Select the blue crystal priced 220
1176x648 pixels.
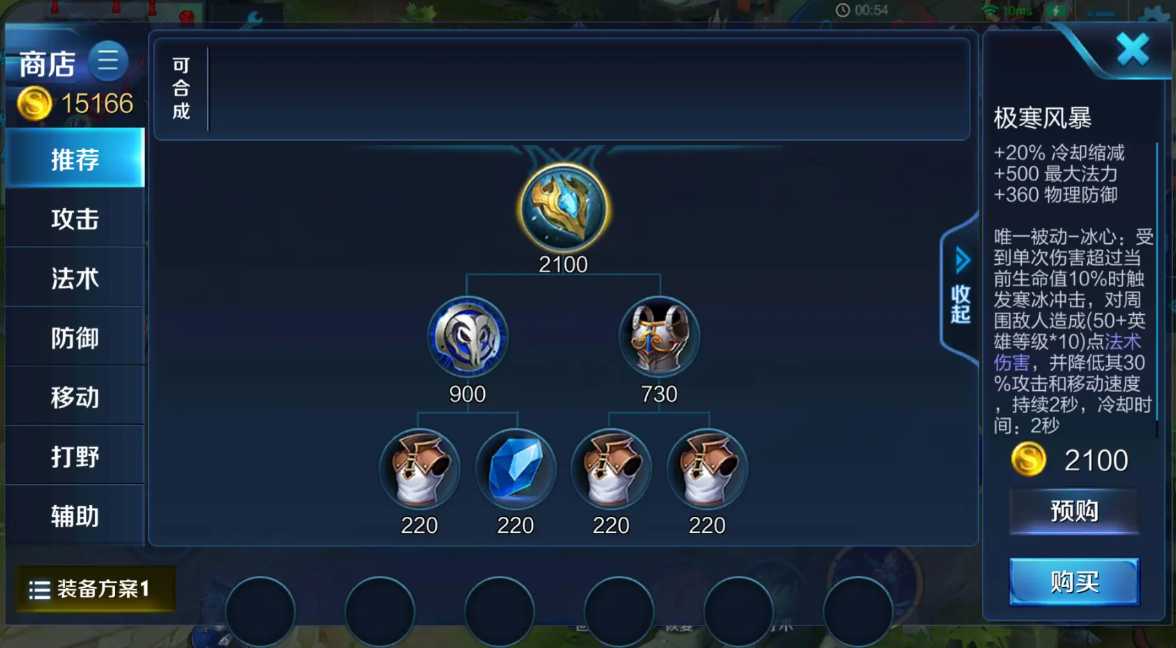pyautogui.click(x=515, y=469)
